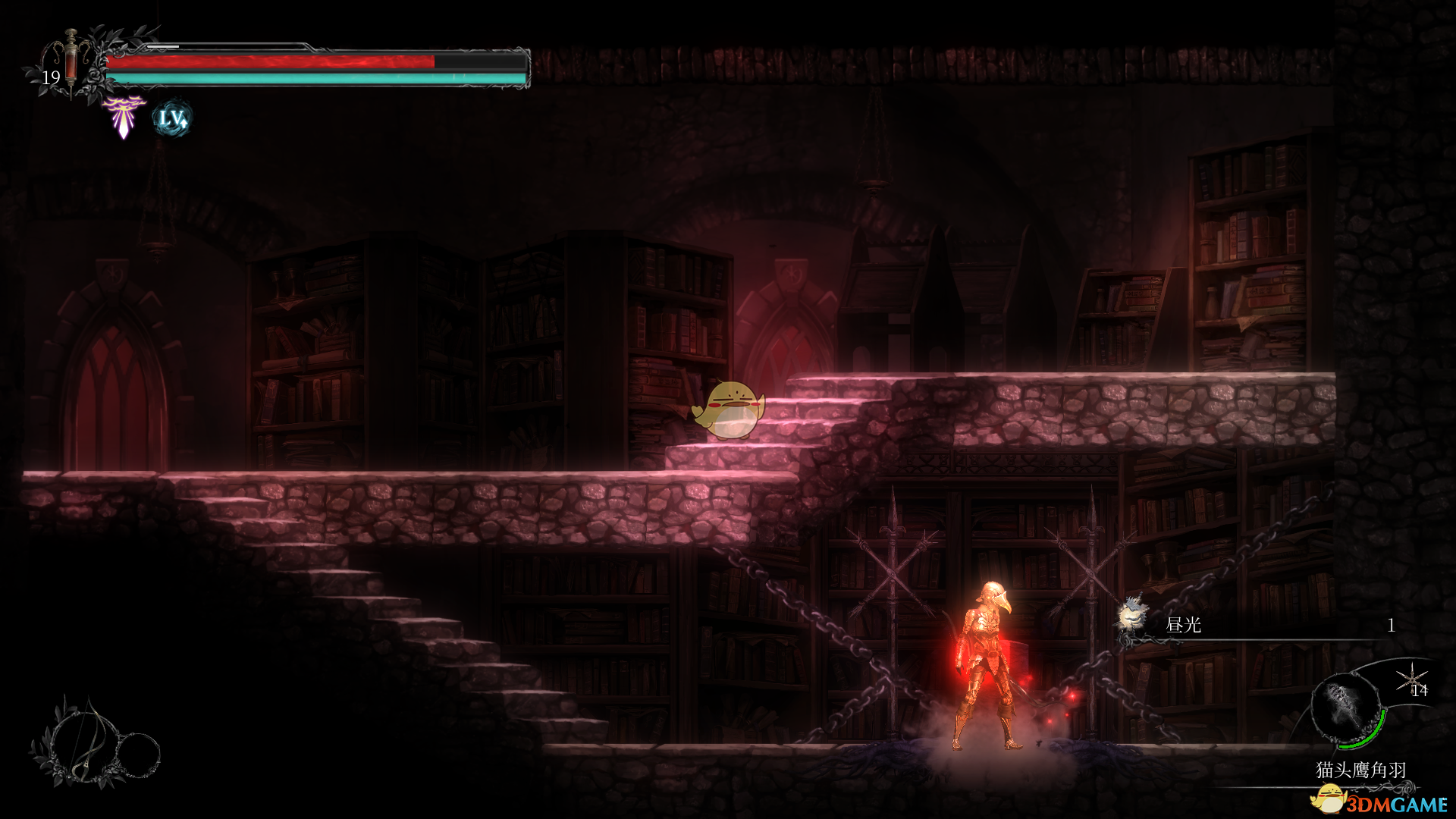Screen dimensions: 1456x819
Task: Select the purple winged buff icon
Action: pos(124,117)
